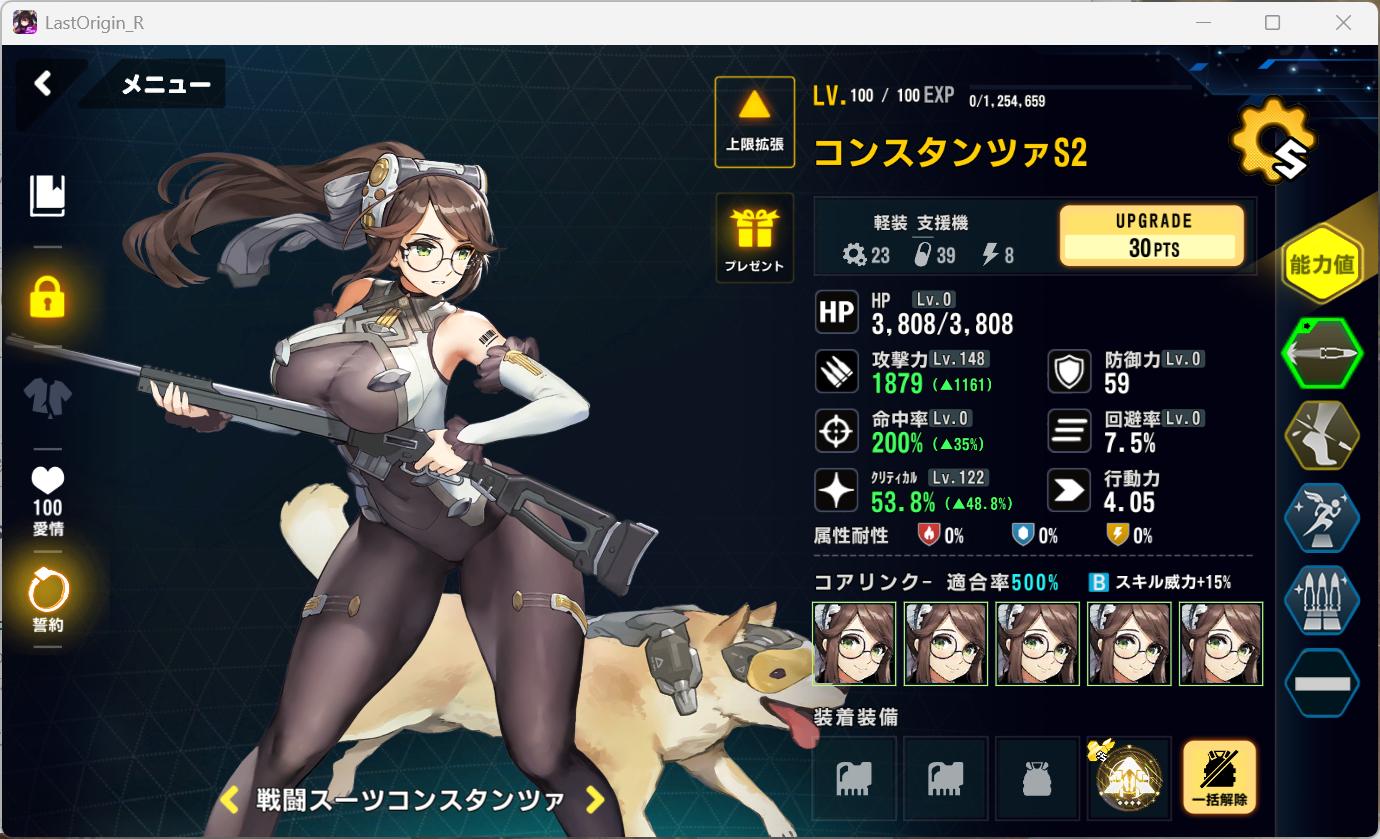Select the triple missiles passive skill

[x=1321, y=600]
